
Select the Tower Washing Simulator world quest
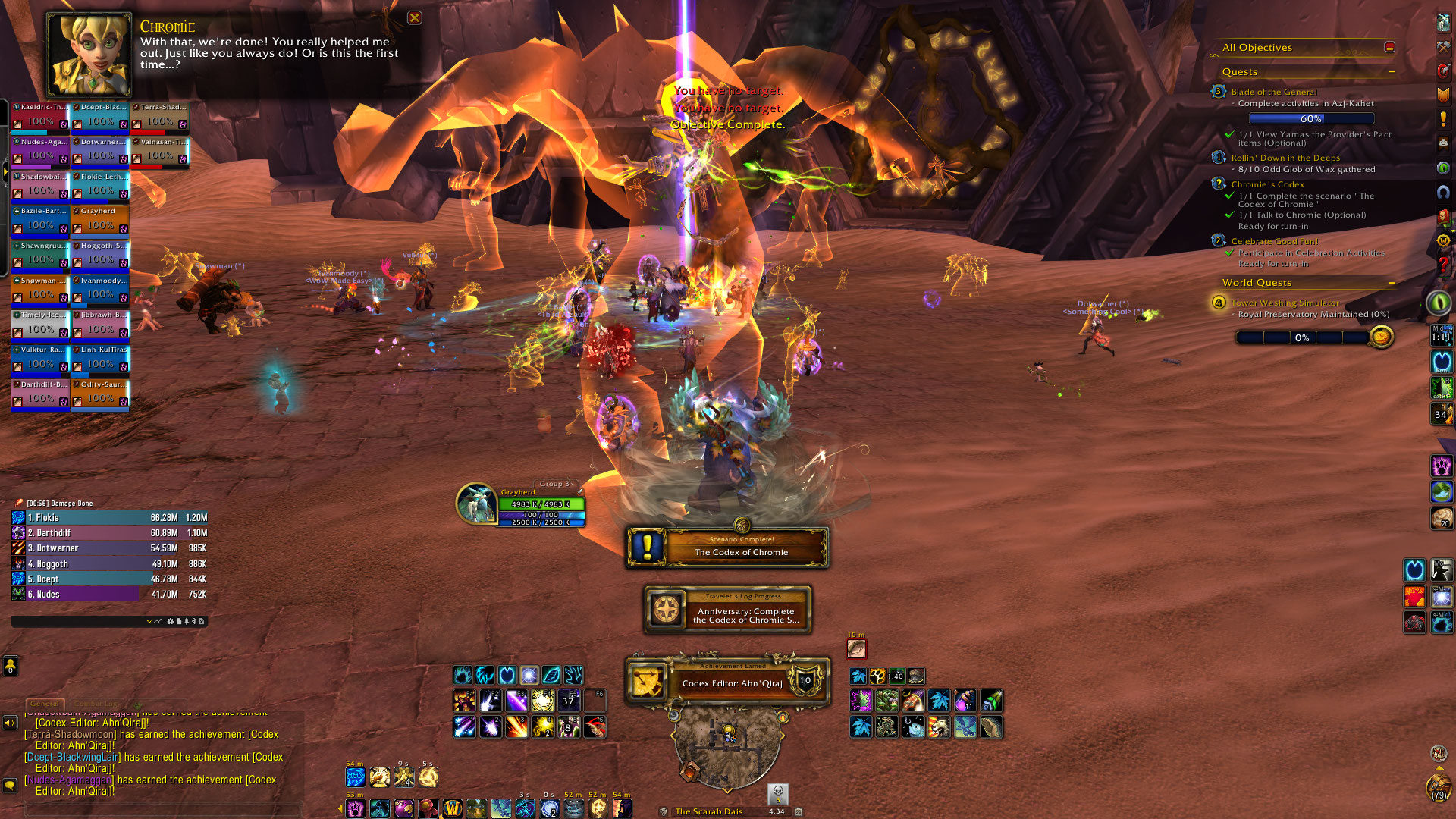tap(1285, 303)
